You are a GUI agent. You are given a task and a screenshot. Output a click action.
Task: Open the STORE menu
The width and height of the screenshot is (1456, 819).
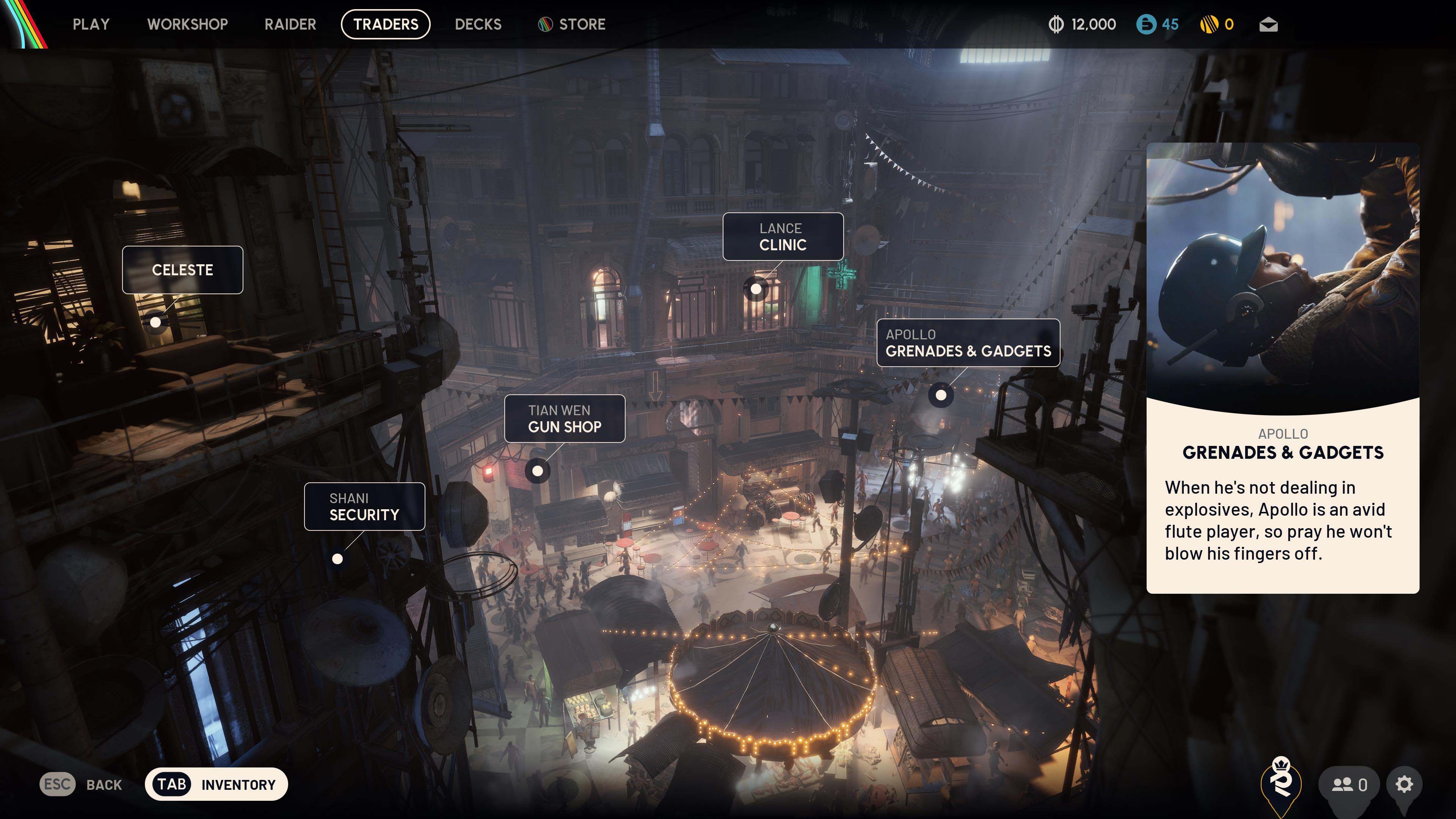point(581,24)
